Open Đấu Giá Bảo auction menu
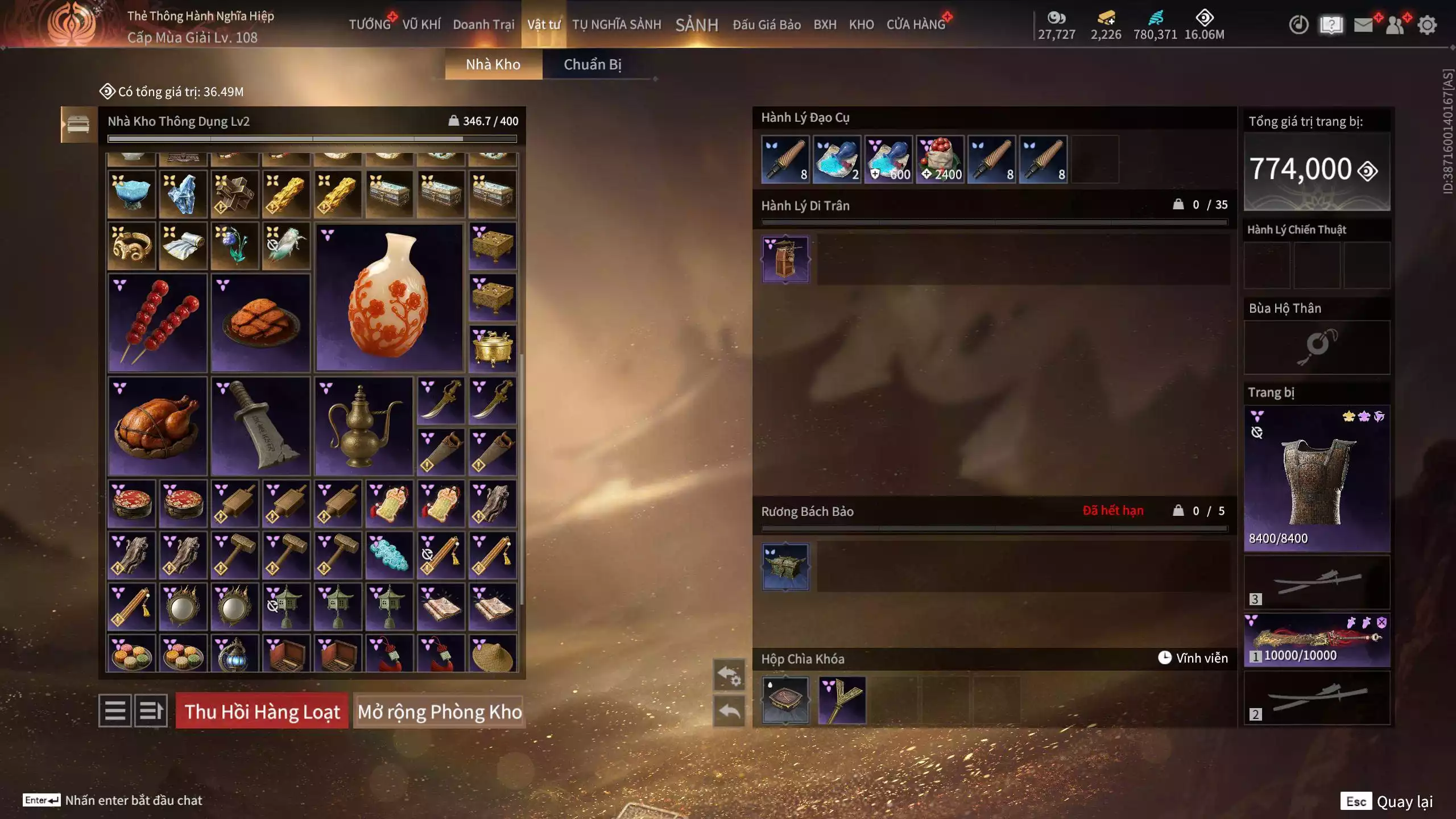This screenshot has width=1456, height=819. 766,24
